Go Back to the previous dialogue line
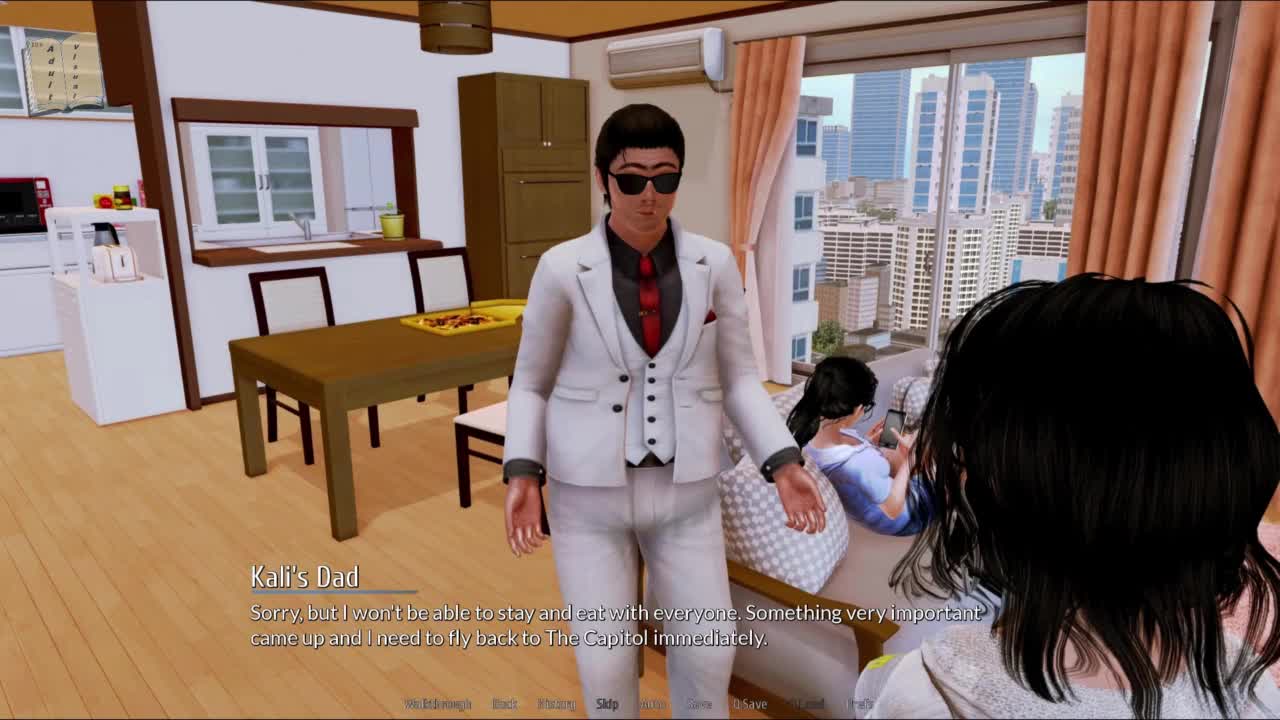The height and width of the screenshot is (720, 1280). coord(505,704)
